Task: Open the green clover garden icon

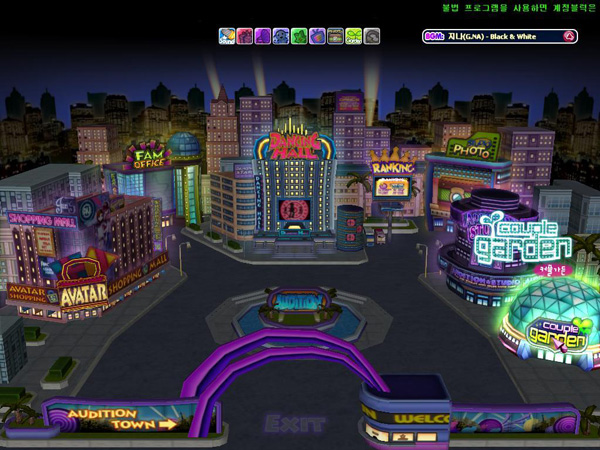Action: click(x=353, y=36)
